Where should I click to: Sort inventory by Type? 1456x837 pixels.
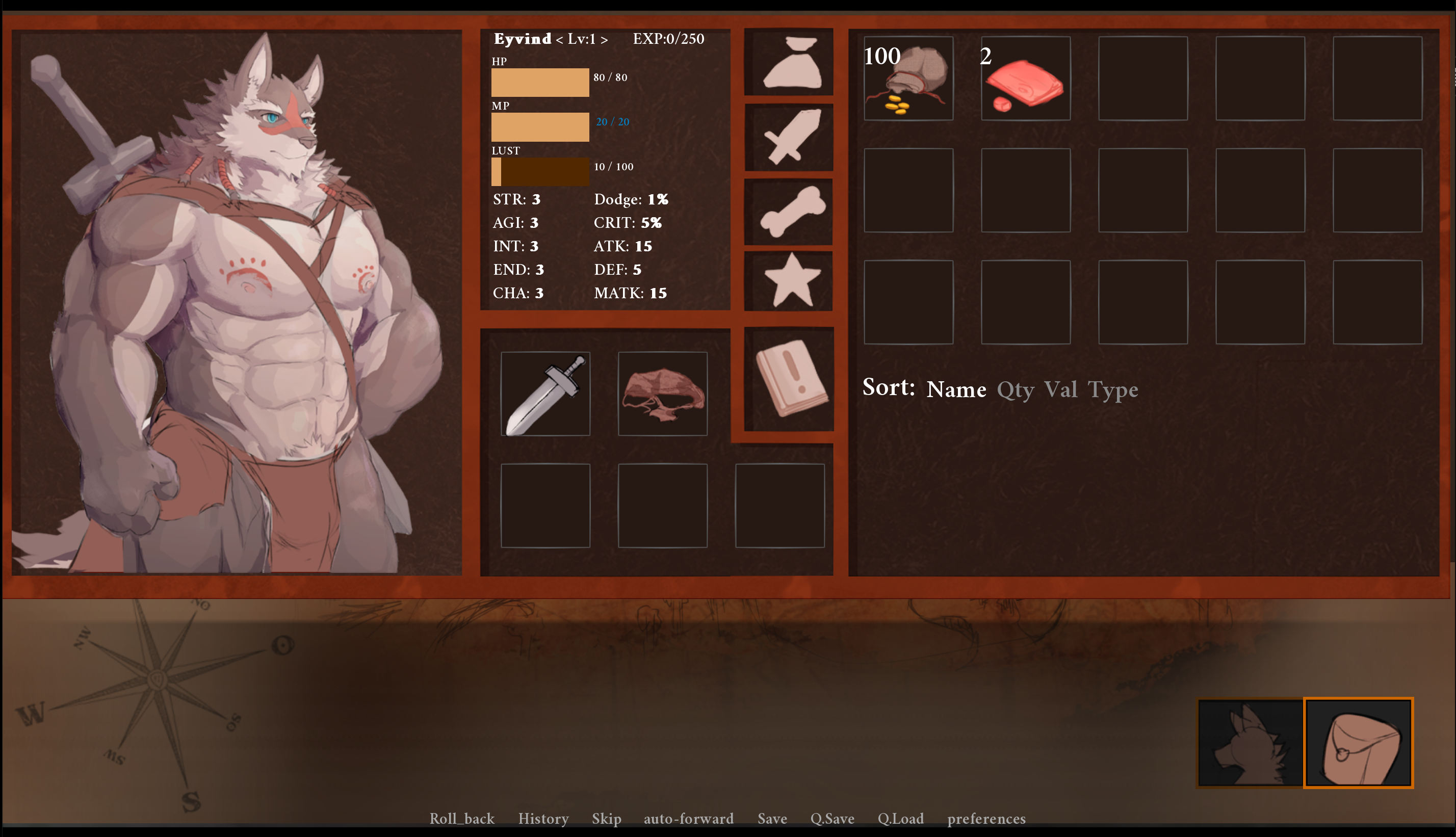(x=1113, y=390)
